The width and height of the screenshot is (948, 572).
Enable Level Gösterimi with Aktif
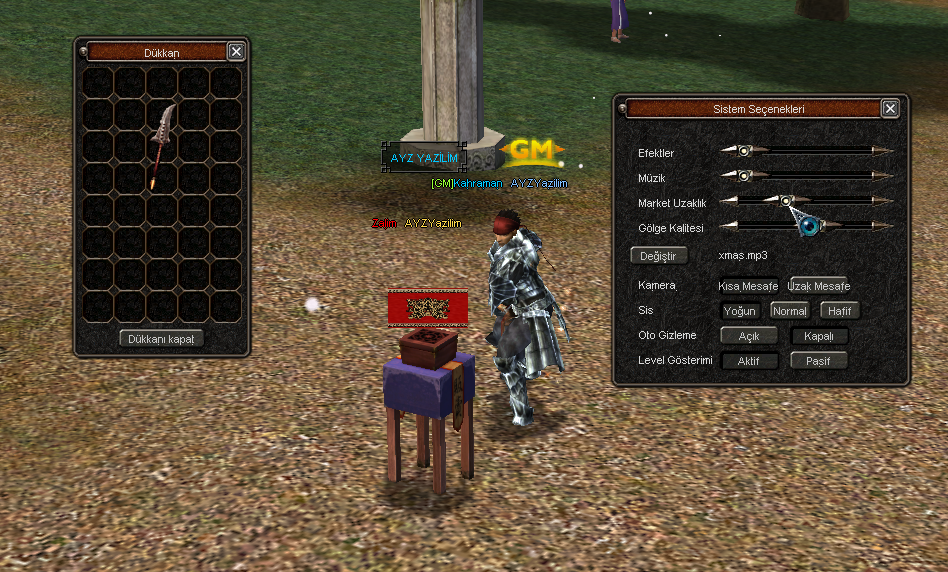(749, 361)
